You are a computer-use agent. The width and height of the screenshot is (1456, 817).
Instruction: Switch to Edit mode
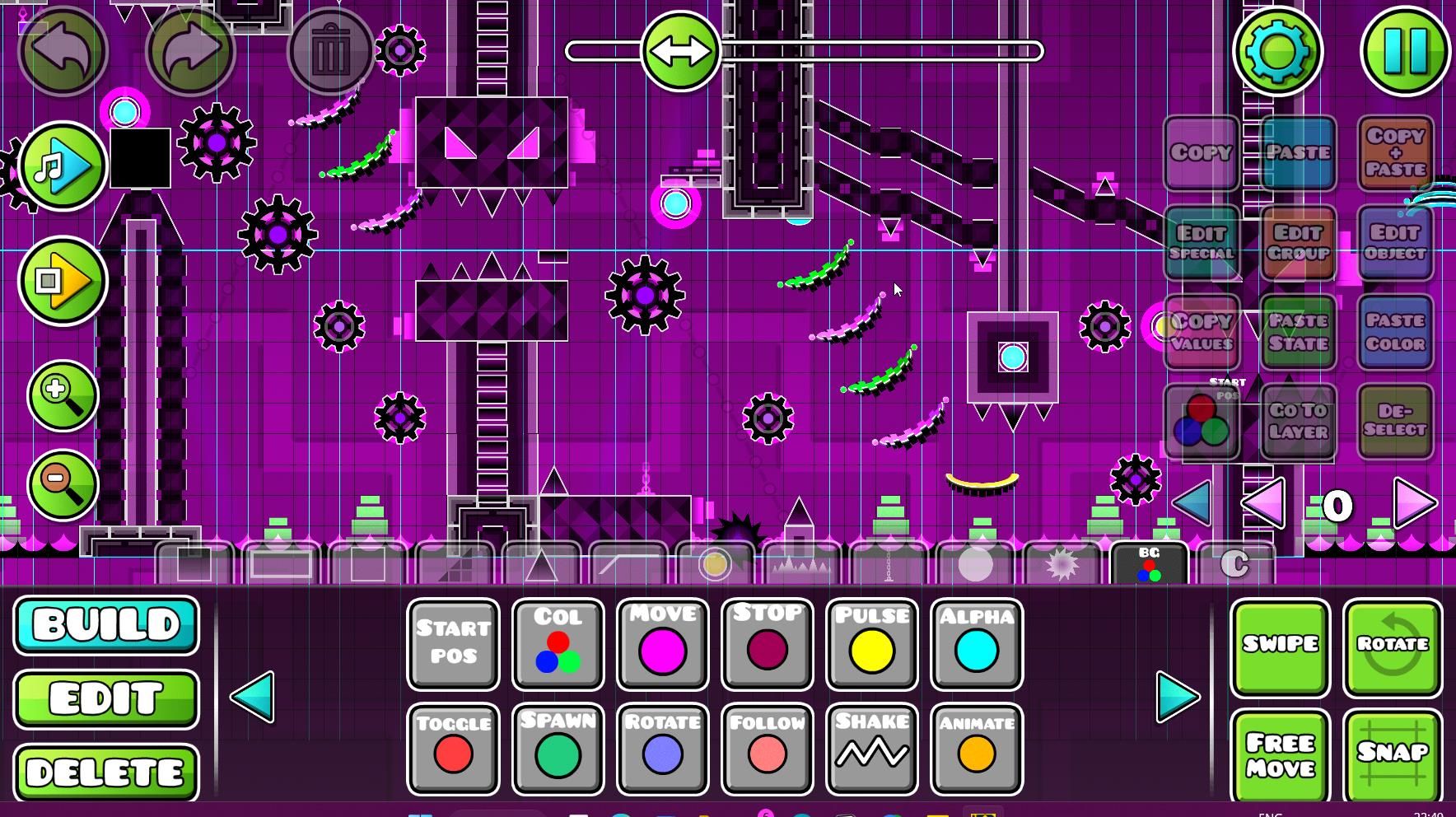[106, 698]
